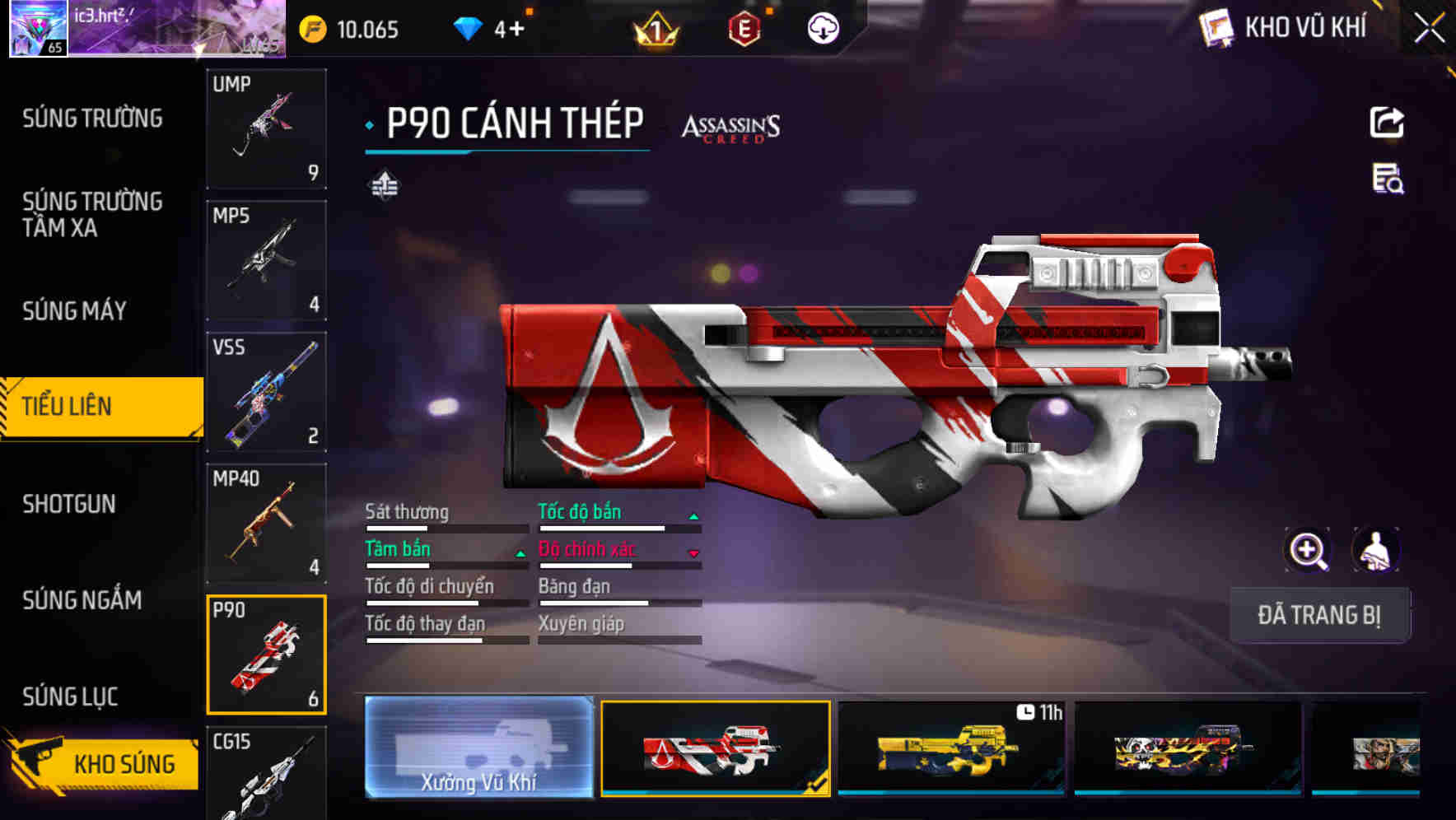Select the VSS weapon thumbnail
The width and height of the screenshot is (1456, 820).
266,393
